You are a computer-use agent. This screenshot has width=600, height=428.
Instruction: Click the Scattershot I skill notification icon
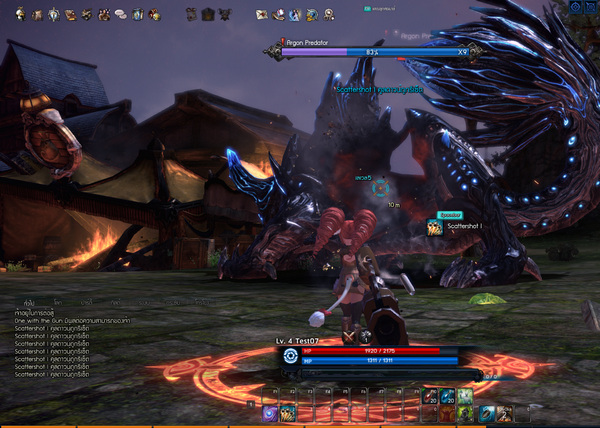[435, 227]
